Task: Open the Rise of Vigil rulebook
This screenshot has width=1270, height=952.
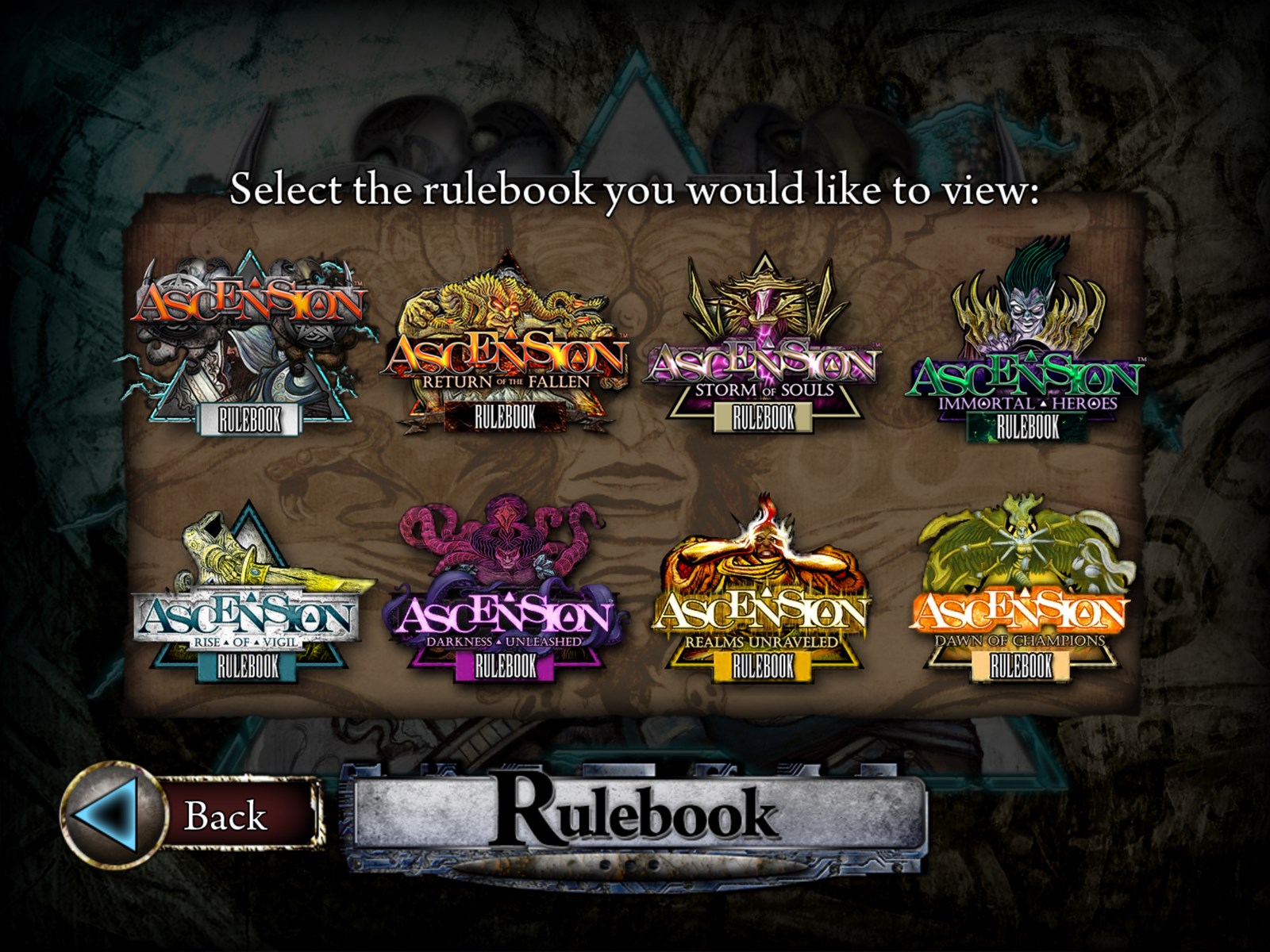Action: coord(248,603)
